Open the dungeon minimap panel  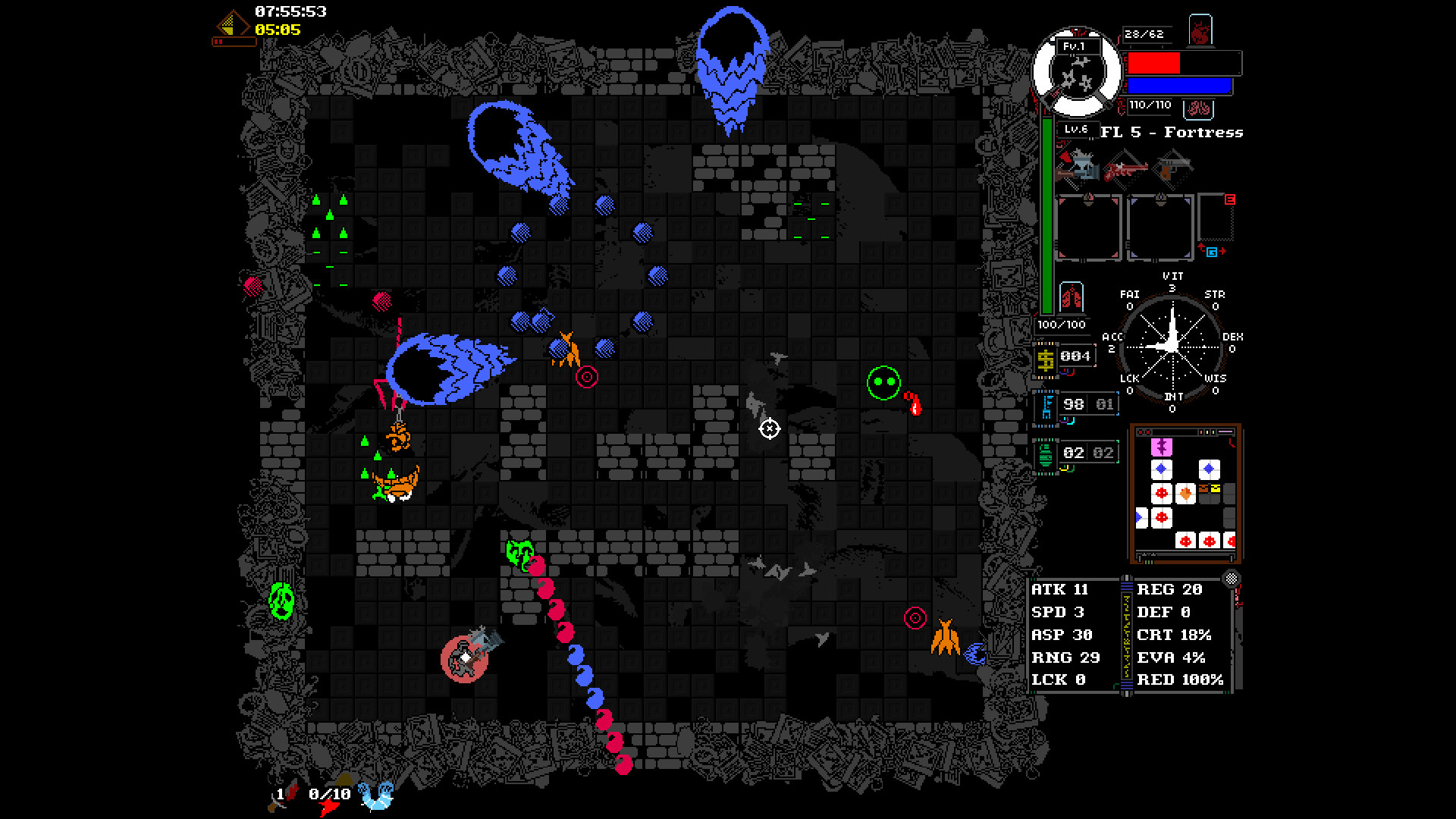tap(1185, 493)
